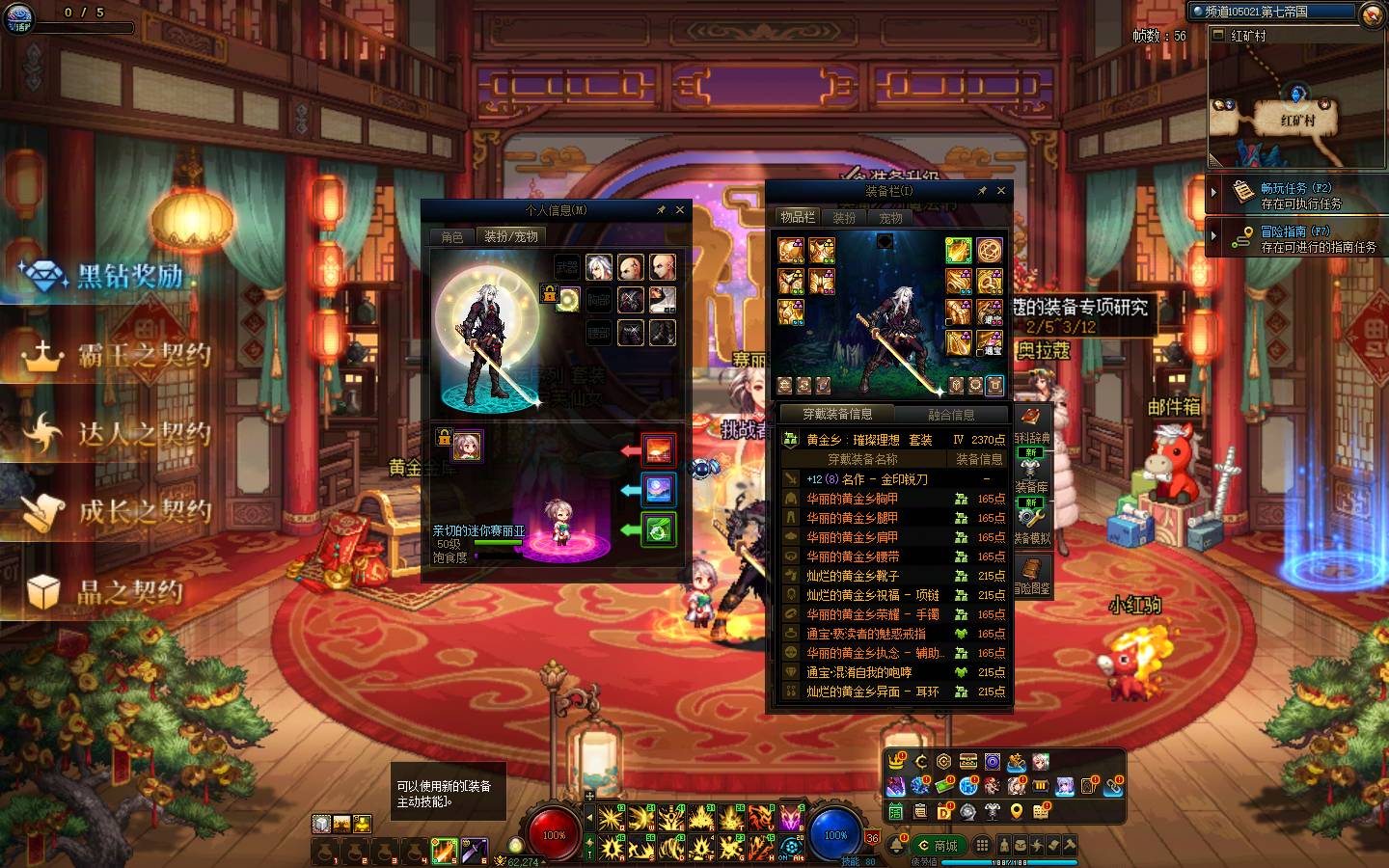Open the 畅玩任务 quest tracker
This screenshot has width=1389, height=868.
point(1295,195)
